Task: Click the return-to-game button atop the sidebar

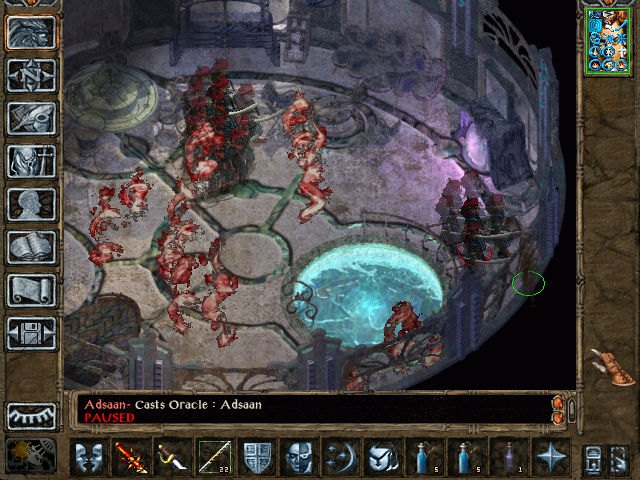Action: (31, 32)
